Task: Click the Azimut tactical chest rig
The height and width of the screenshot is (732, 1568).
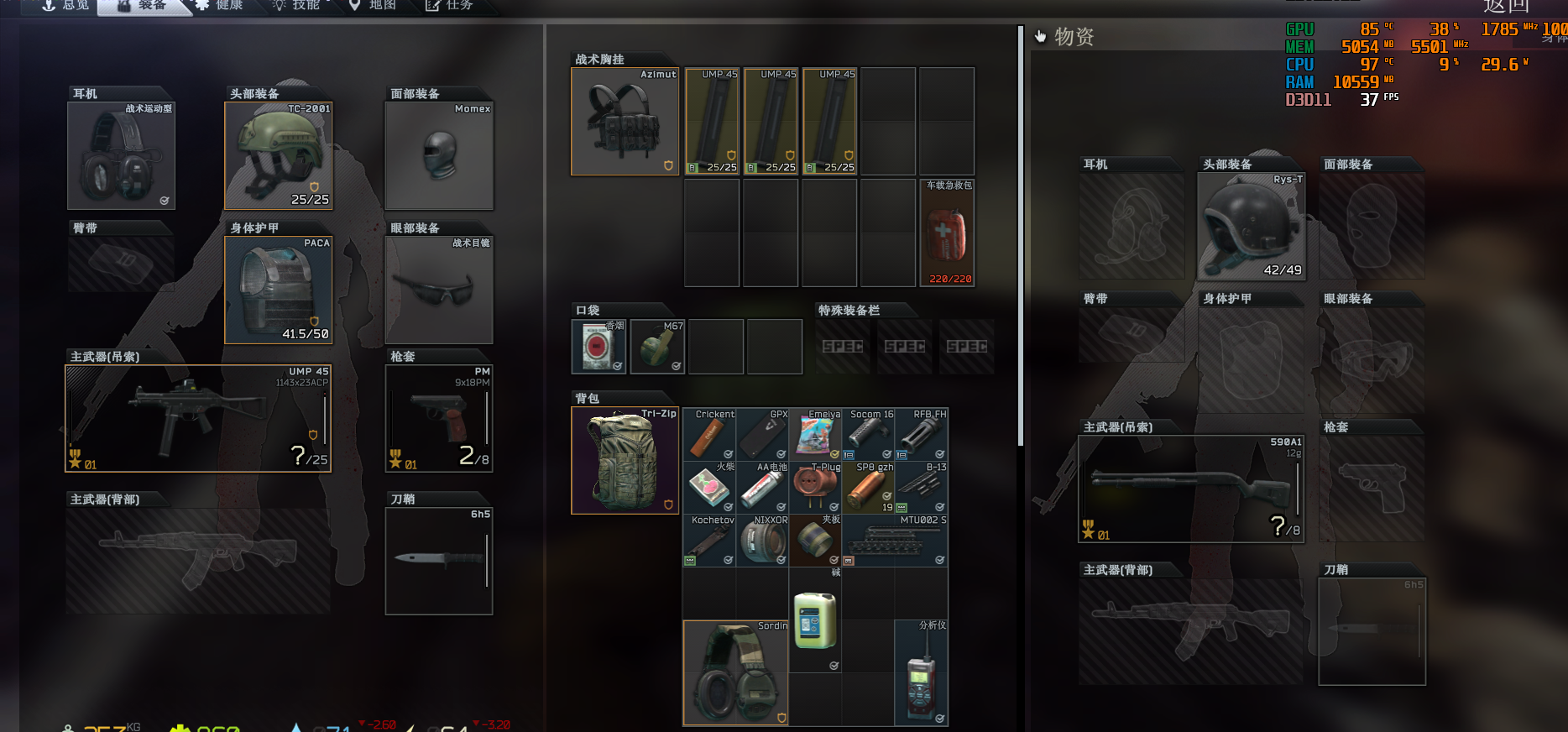Action: [625, 122]
